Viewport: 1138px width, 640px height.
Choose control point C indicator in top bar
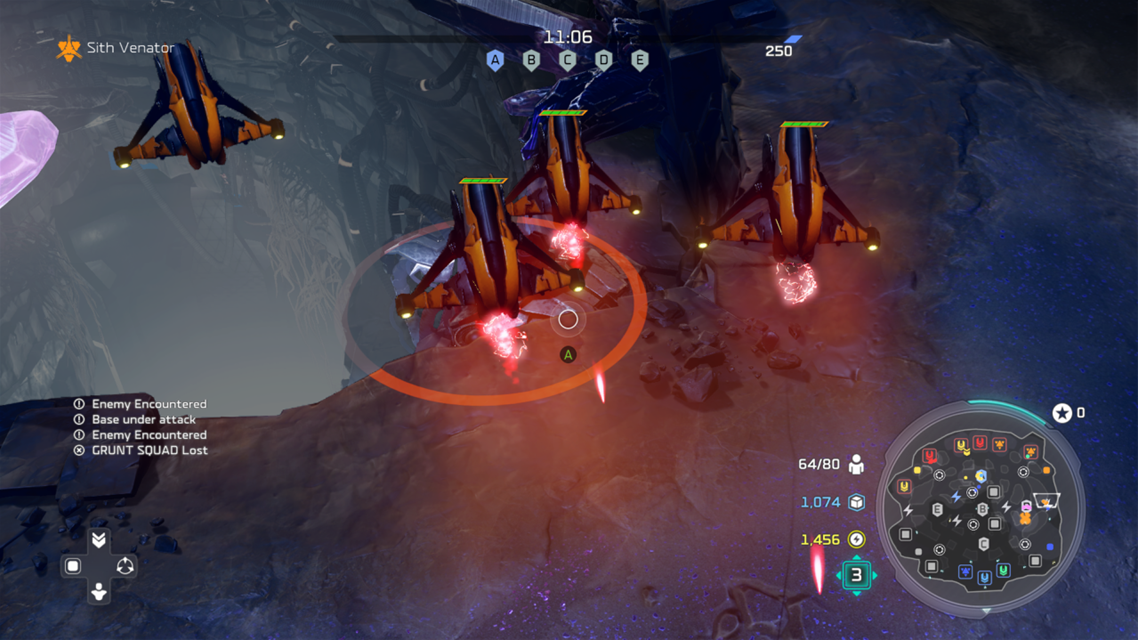point(567,60)
